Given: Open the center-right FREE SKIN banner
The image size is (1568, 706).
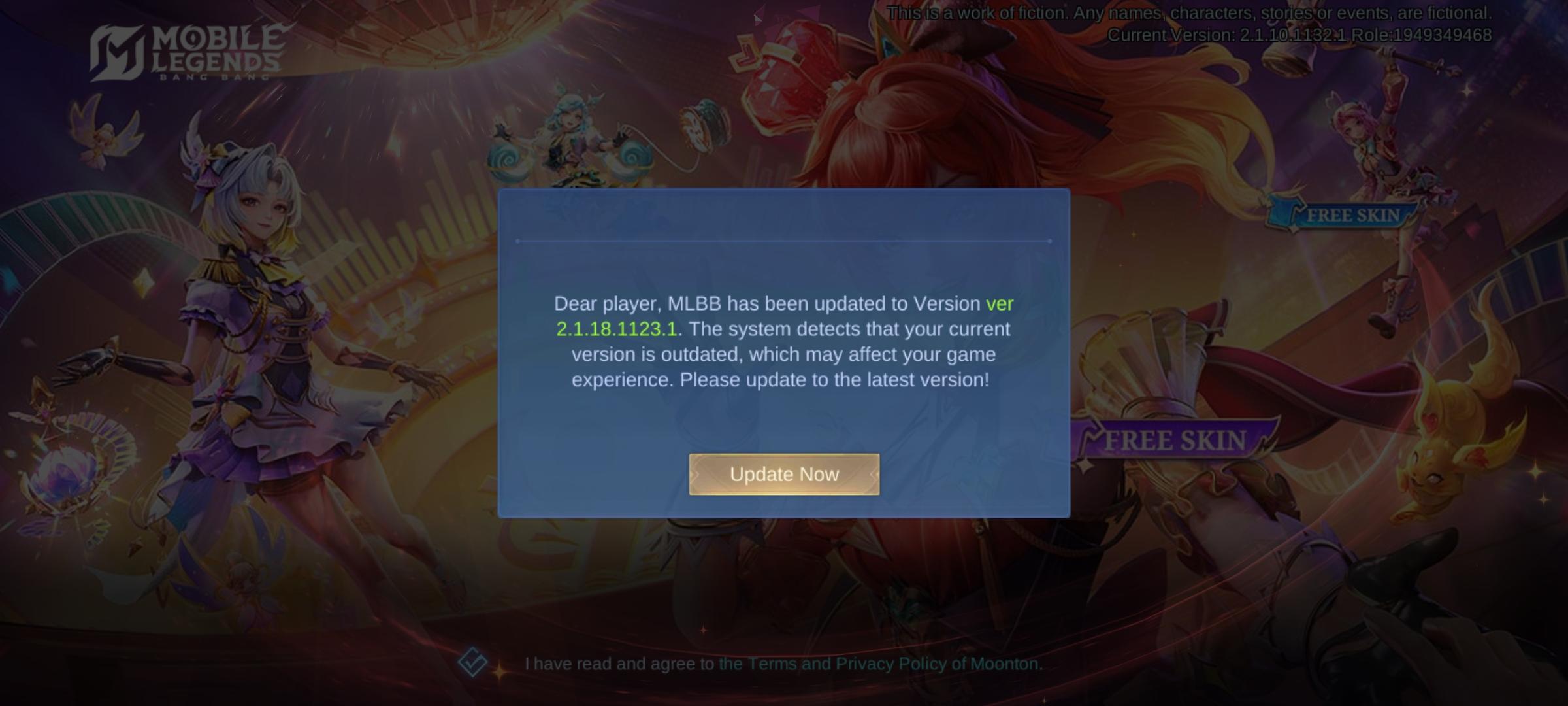Looking at the screenshot, I should click(x=1176, y=440).
